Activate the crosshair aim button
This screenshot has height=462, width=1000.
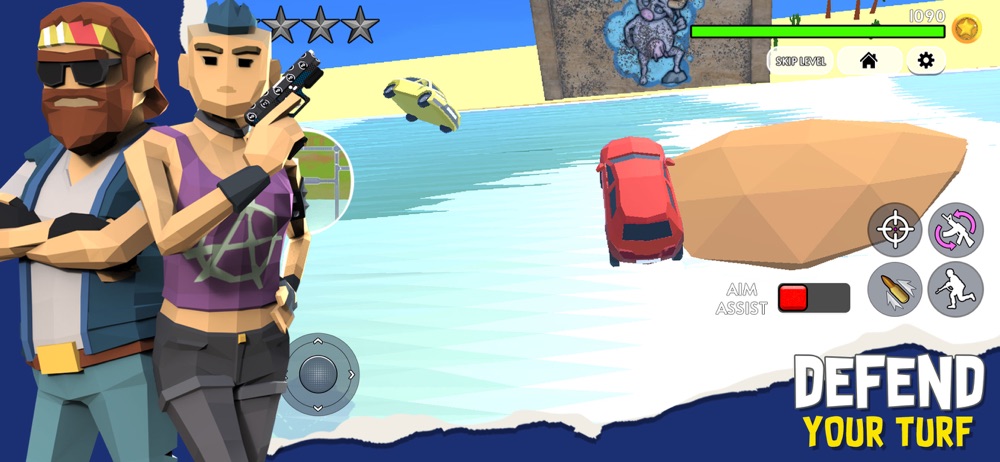pos(894,230)
